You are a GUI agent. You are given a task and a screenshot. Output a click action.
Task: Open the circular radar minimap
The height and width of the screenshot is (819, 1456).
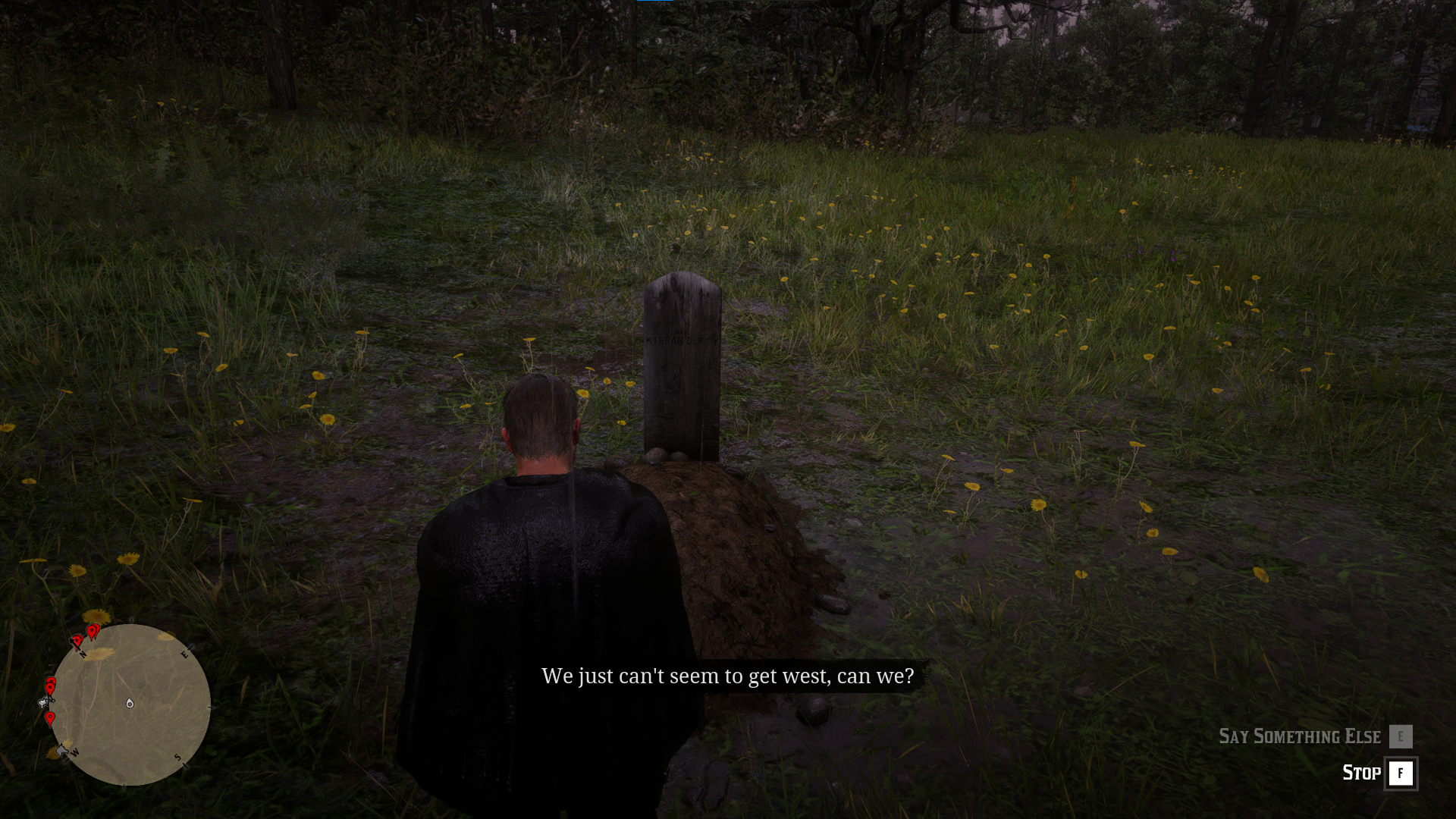pos(130,704)
